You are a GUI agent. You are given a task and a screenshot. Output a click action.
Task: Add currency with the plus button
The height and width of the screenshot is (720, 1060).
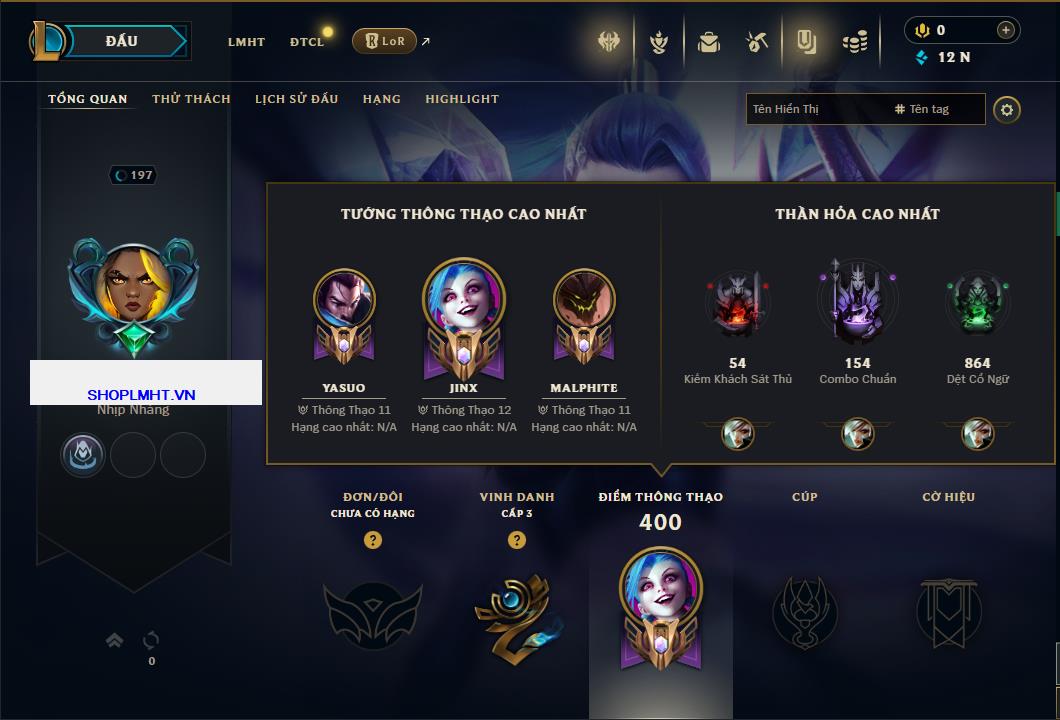click(1005, 30)
